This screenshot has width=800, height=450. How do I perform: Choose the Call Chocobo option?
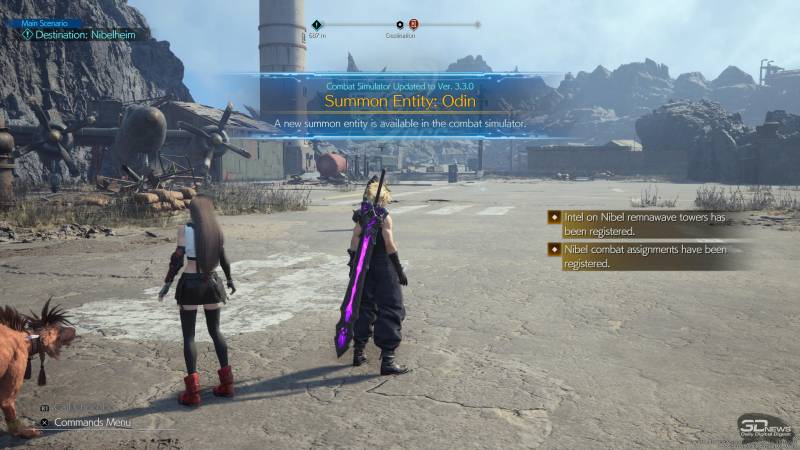pyautogui.click(x=85, y=408)
